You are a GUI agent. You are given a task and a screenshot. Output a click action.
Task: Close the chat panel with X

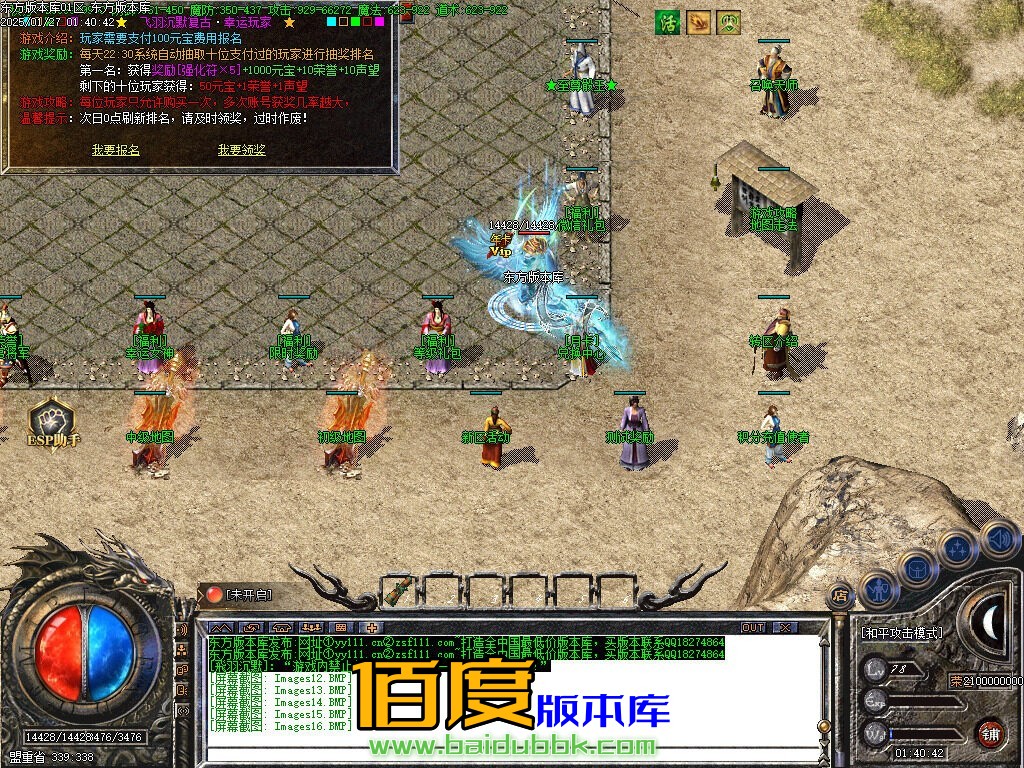pos(785,628)
